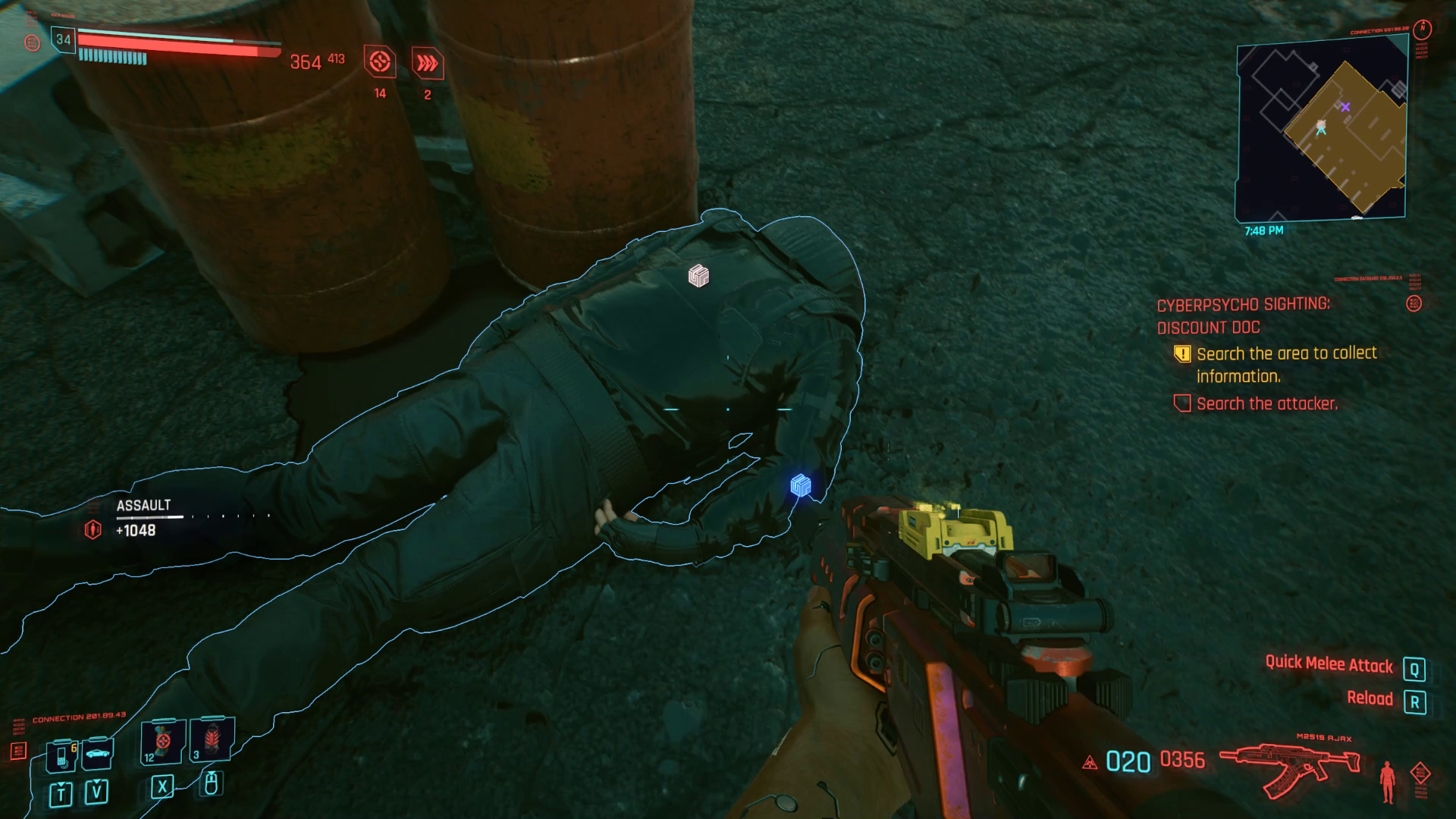Click the vehicle call car icon

point(98,753)
